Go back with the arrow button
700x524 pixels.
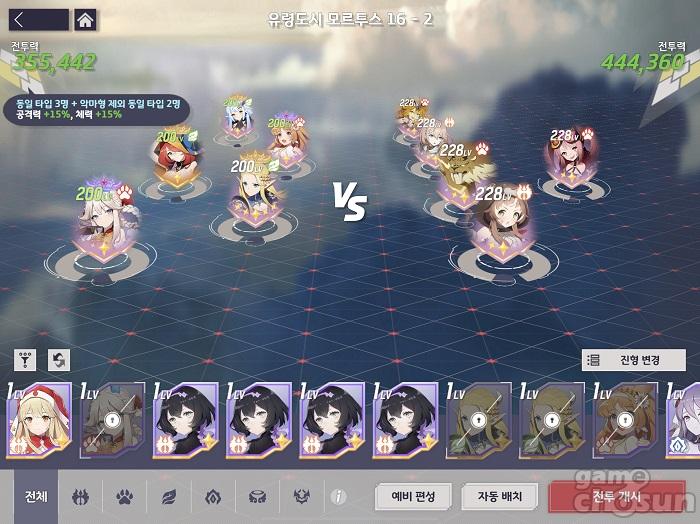(x=38, y=19)
